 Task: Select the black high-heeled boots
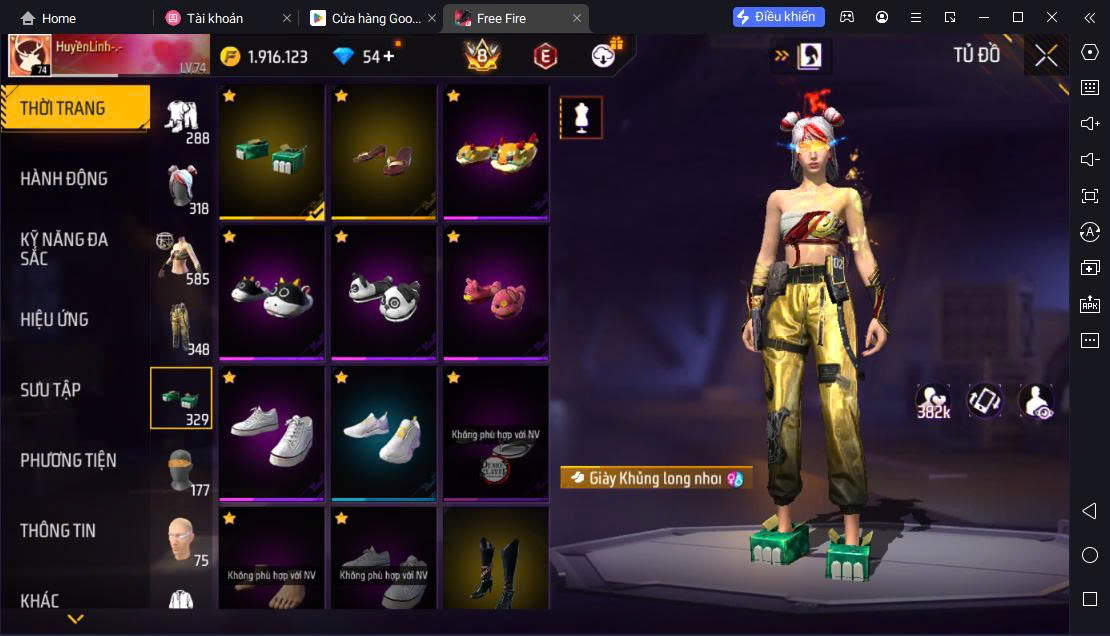(x=496, y=558)
